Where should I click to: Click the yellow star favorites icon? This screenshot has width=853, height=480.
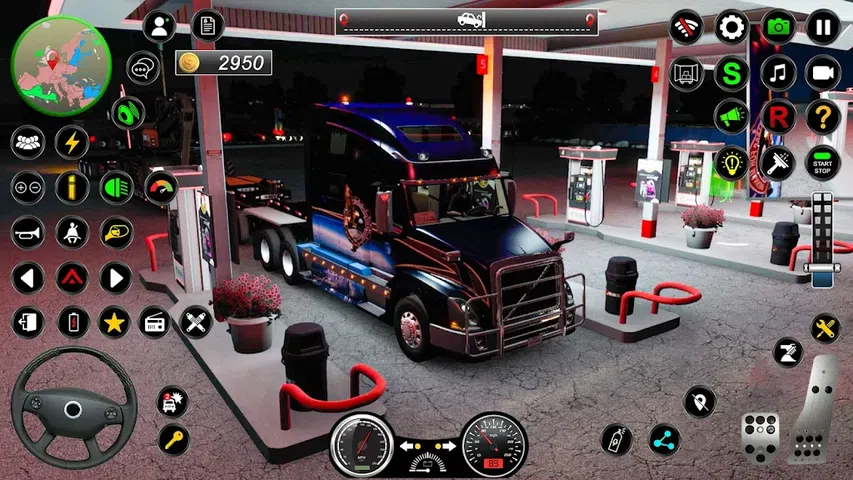[115, 322]
